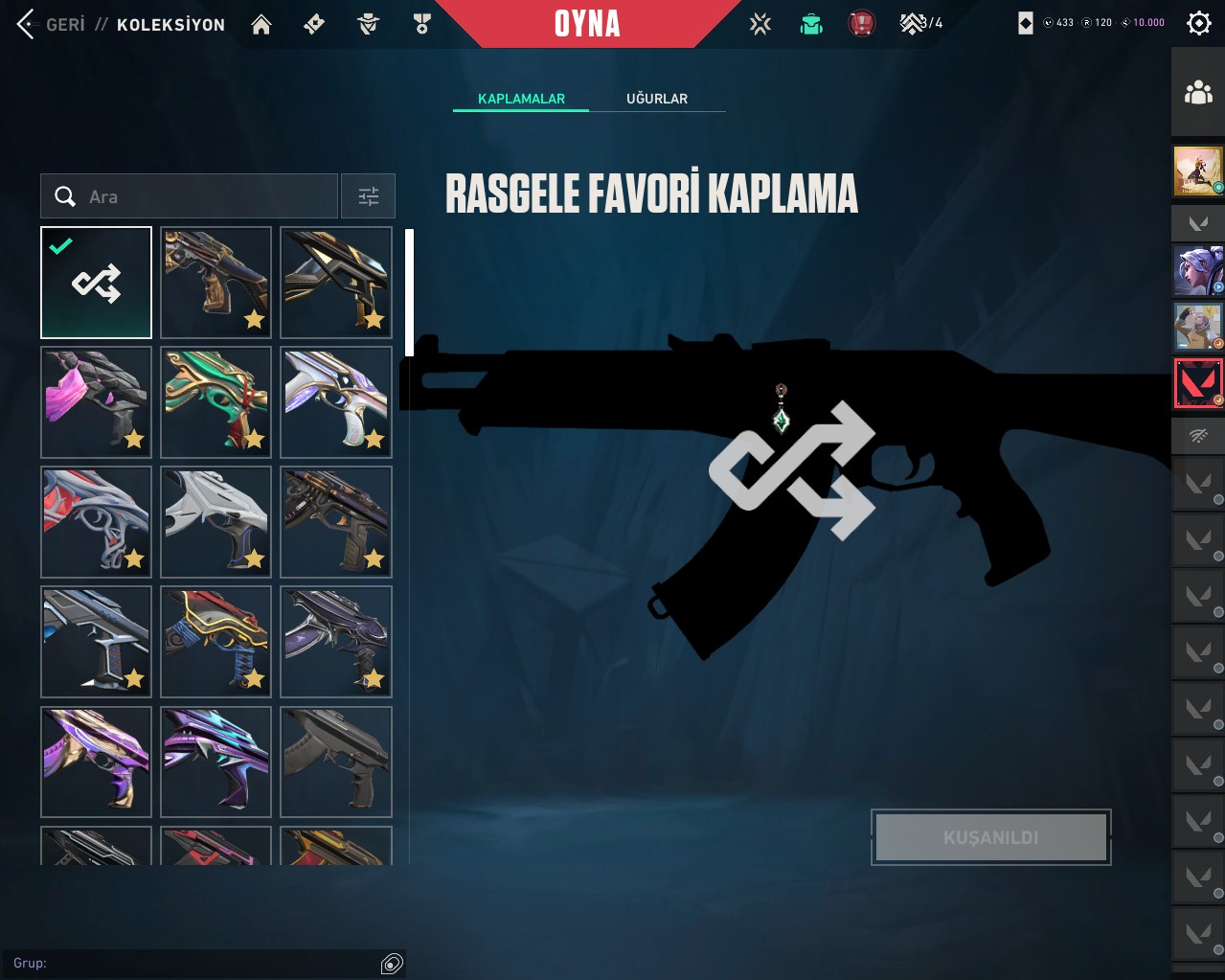Click the gun buddy charm on the weapon
1225x980 pixels.
pyautogui.click(x=782, y=410)
